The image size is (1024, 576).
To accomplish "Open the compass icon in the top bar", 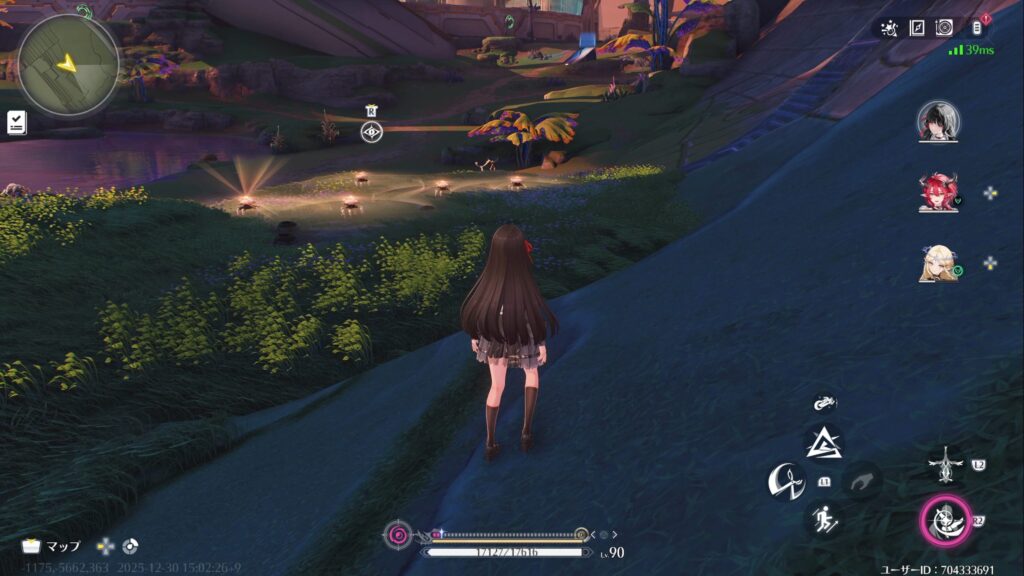I will coord(917,28).
